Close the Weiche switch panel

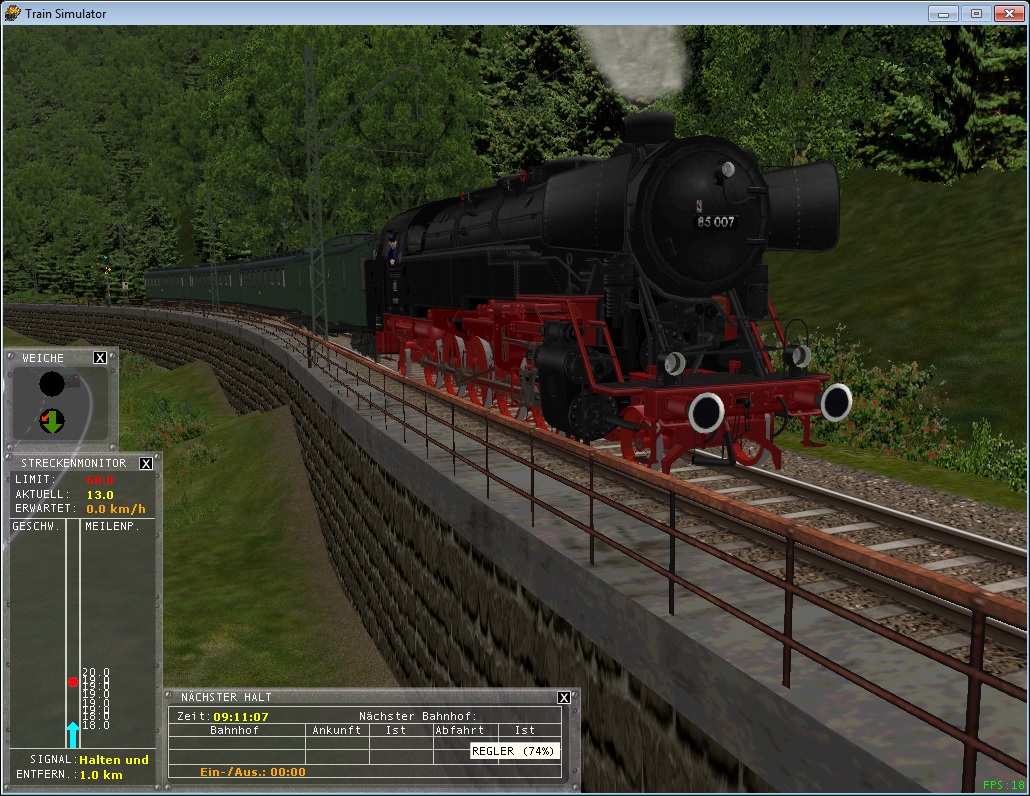tap(100, 358)
